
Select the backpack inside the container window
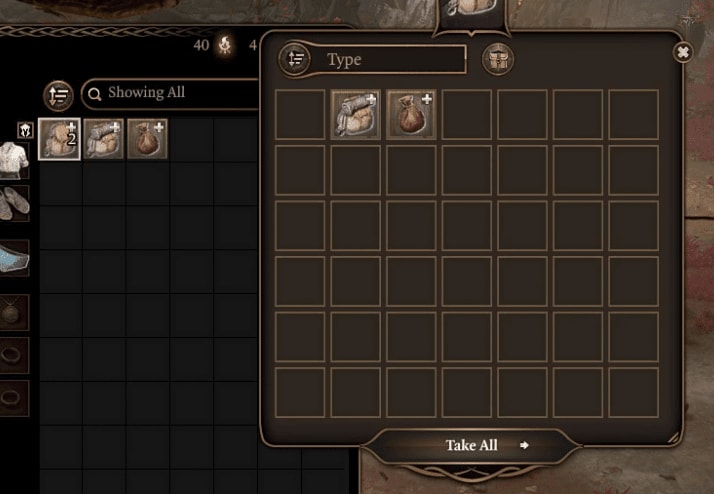tap(356, 114)
